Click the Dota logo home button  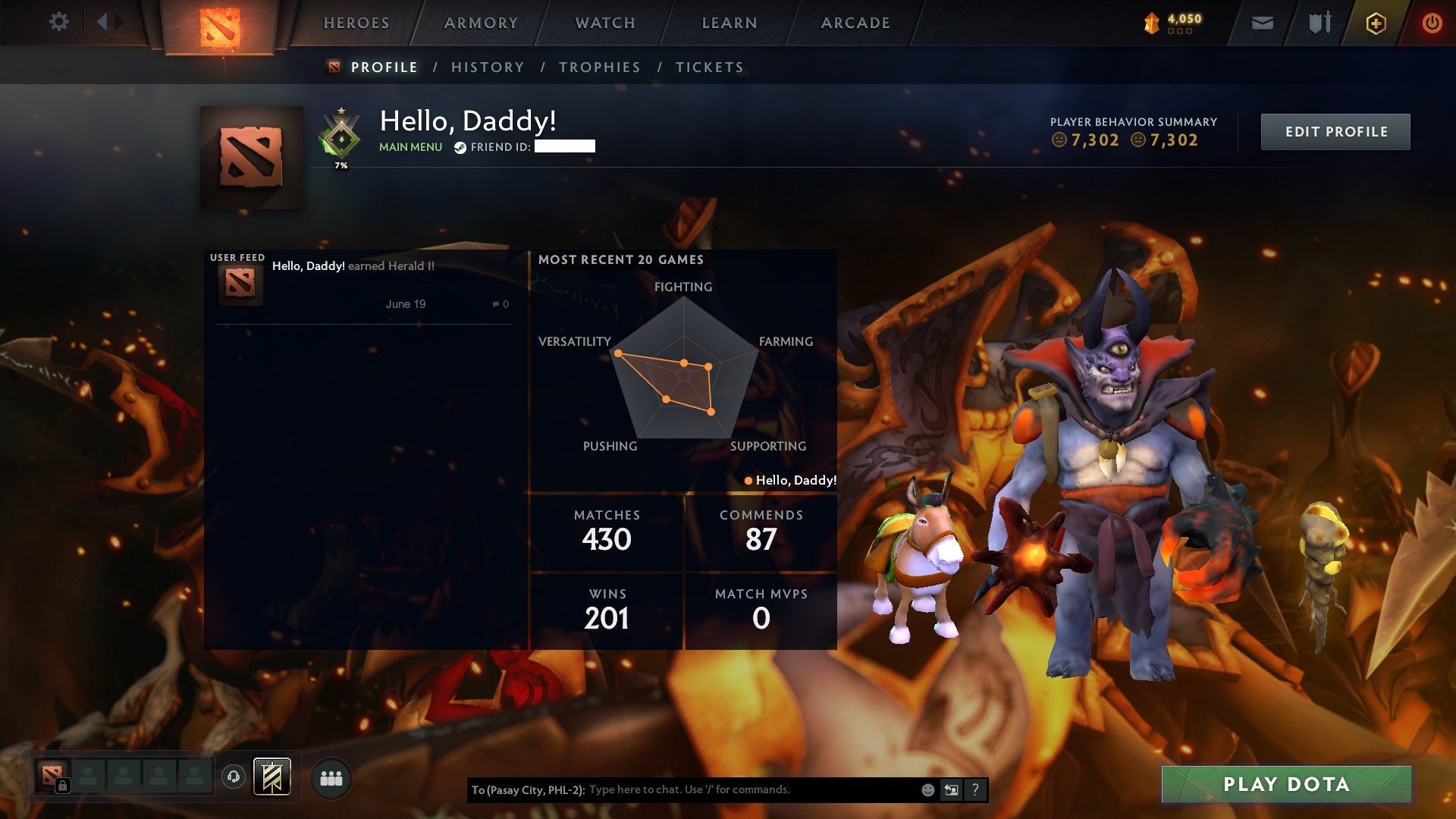point(220,27)
